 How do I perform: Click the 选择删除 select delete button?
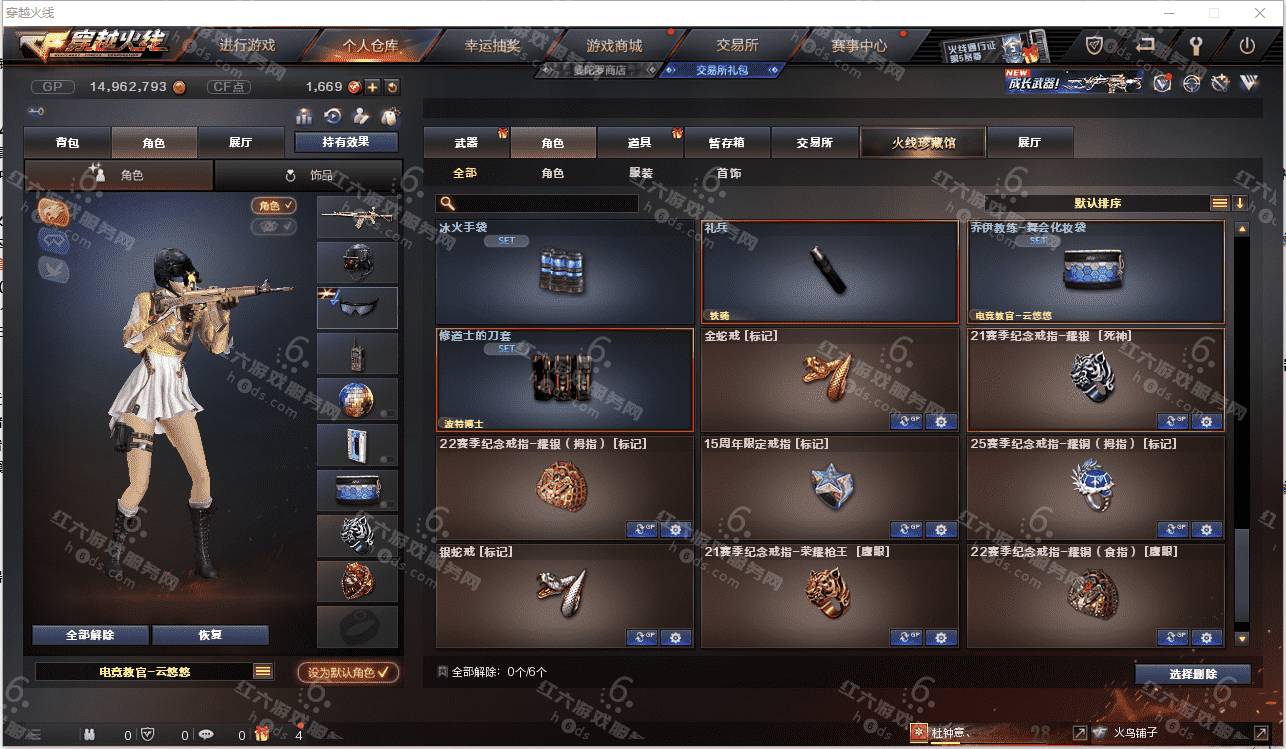point(1192,674)
